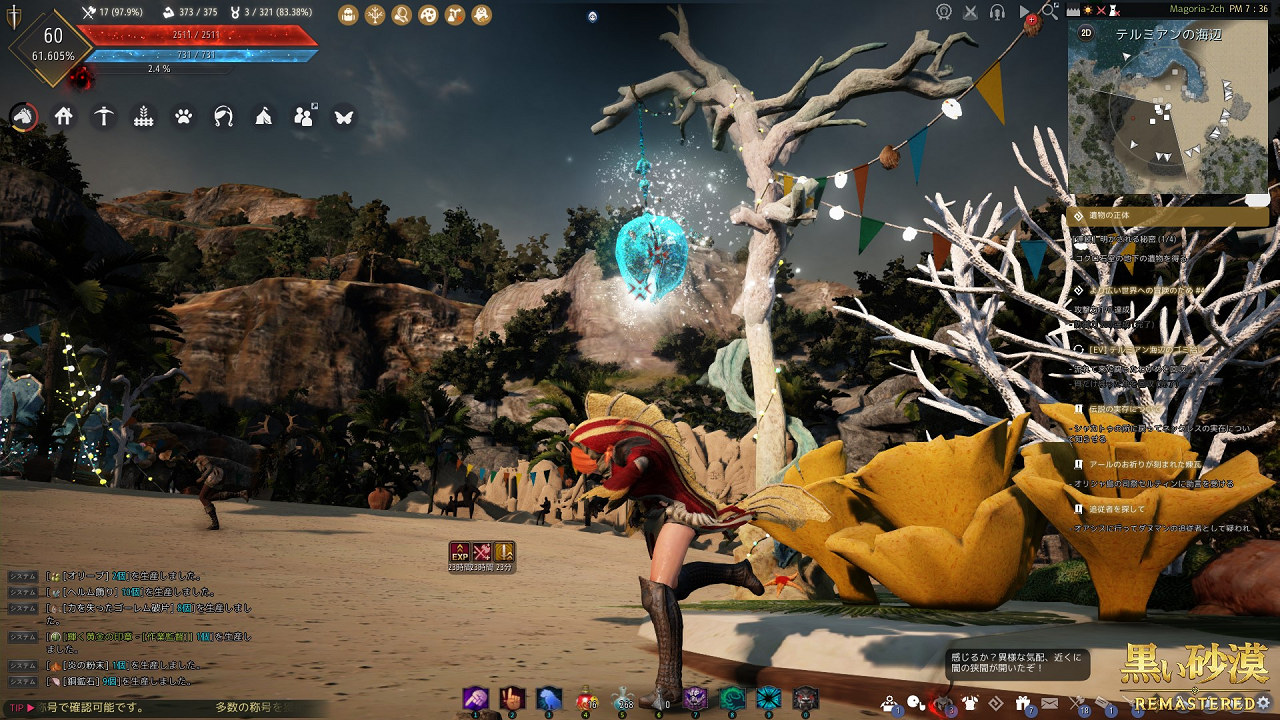Open the headset voice chat icon
1280x720 pixels.
[x=996, y=12]
